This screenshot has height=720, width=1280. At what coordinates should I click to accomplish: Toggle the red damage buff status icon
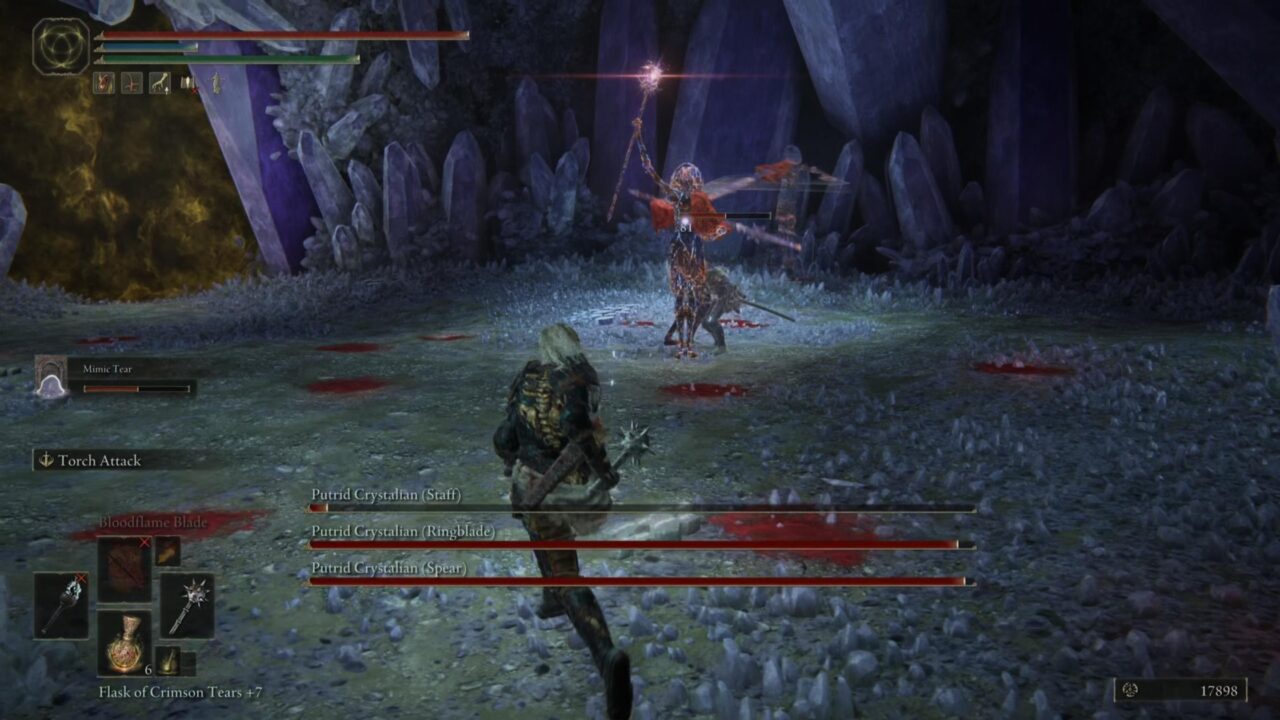104,82
